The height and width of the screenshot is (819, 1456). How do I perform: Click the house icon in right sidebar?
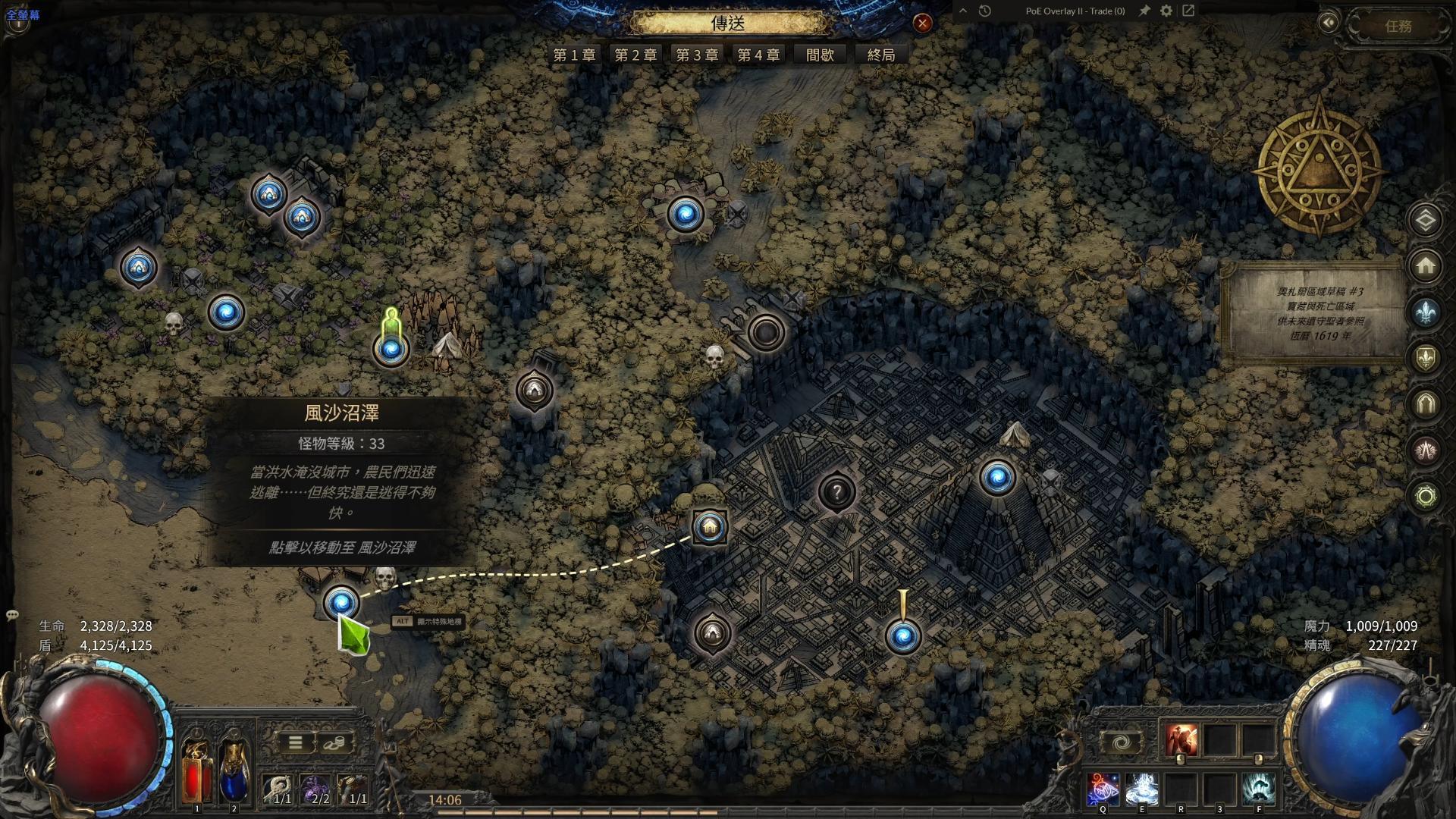[1425, 266]
